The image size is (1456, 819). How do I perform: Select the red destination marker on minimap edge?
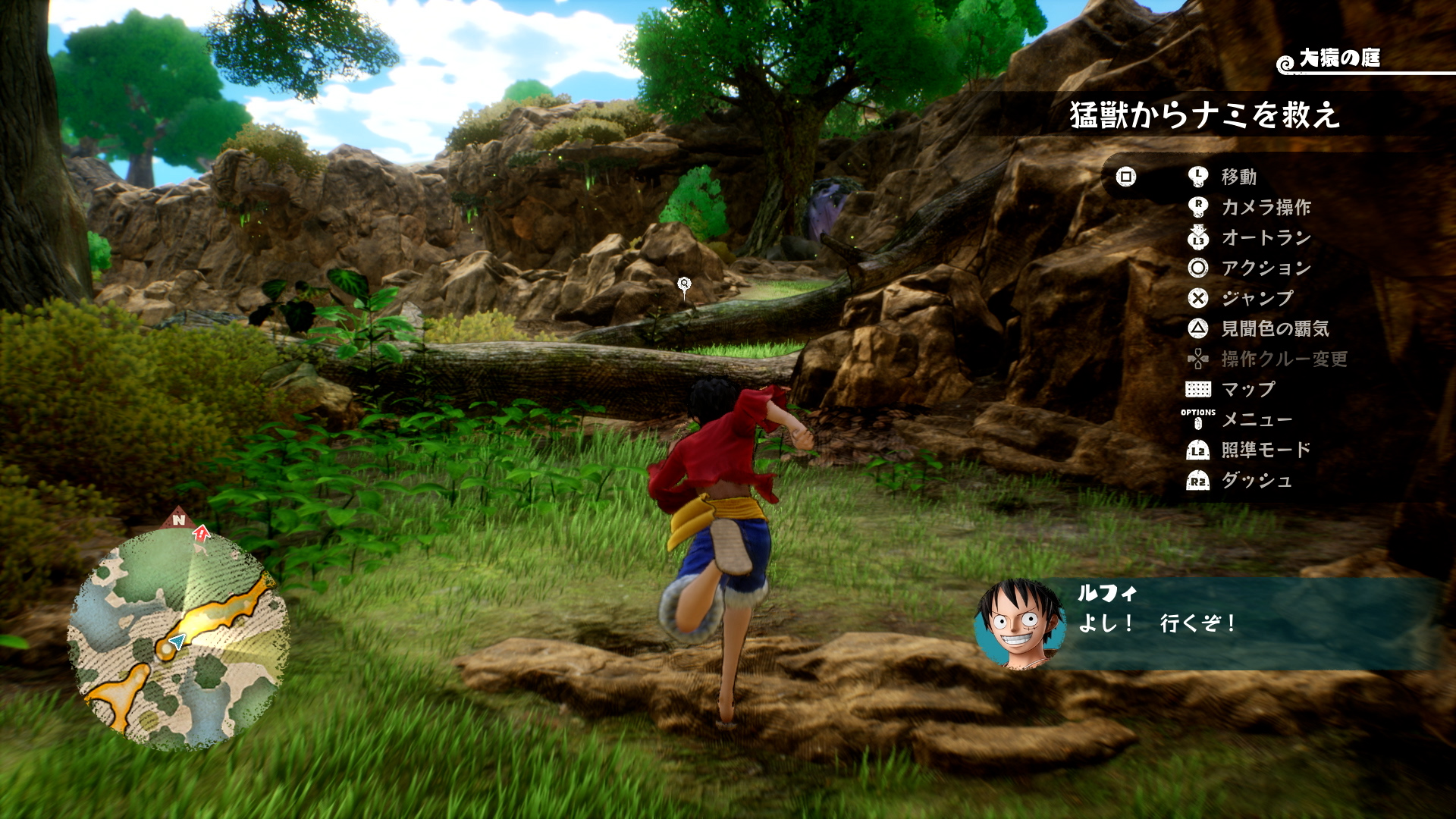[x=201, y=532]
